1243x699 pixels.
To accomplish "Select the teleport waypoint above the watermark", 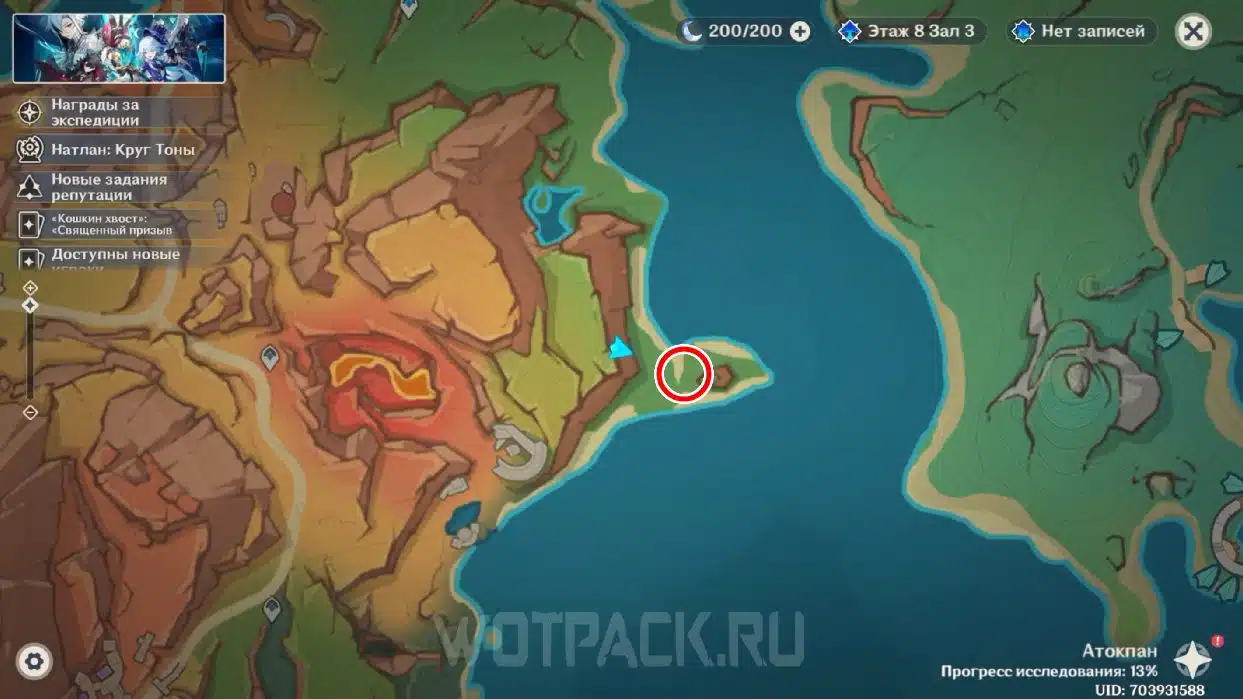I will pos(272,607).
